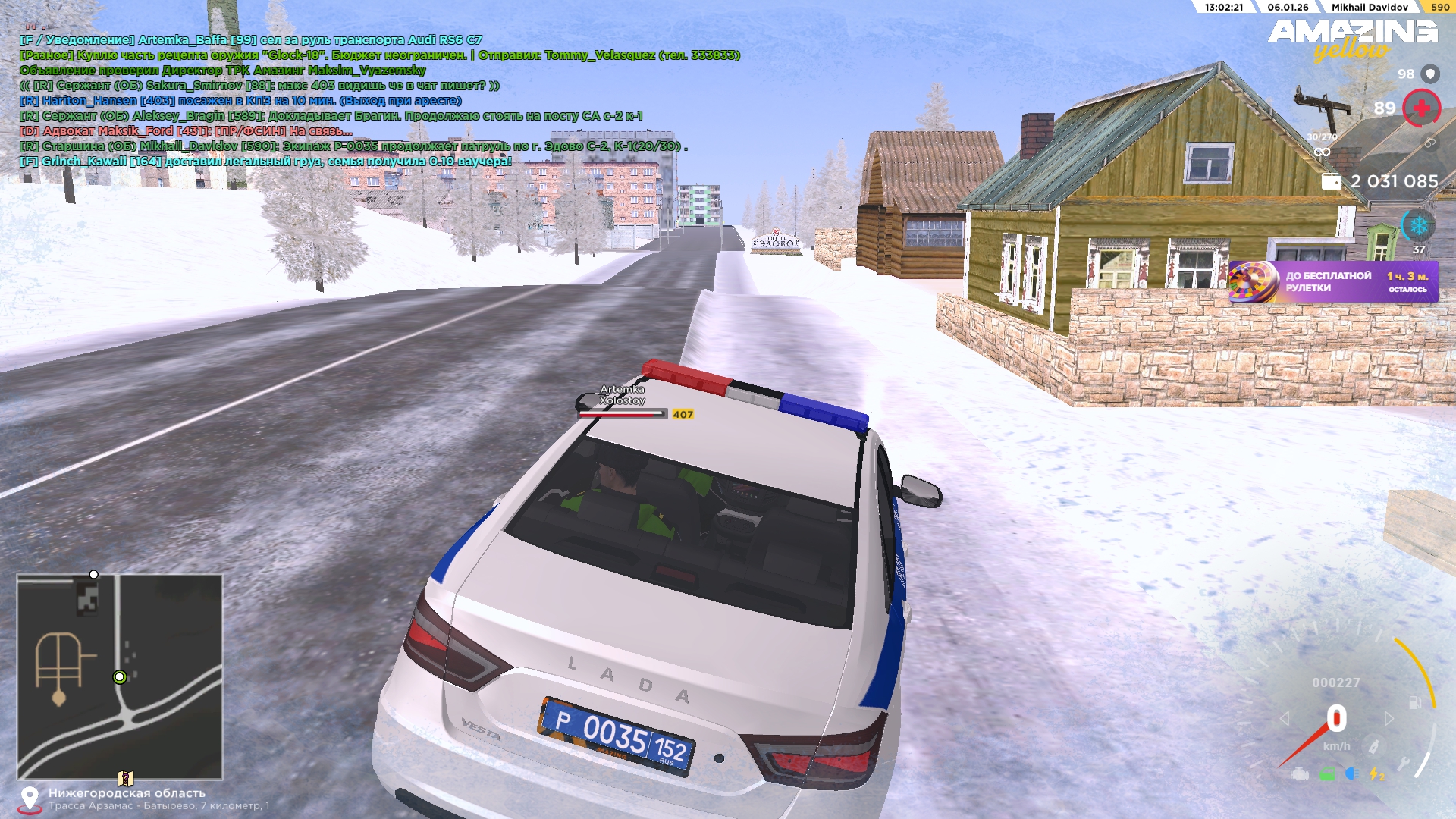Click the location pin beside the region name
1456x819 pixels.
pyautogui.click(x=30, y=798)
